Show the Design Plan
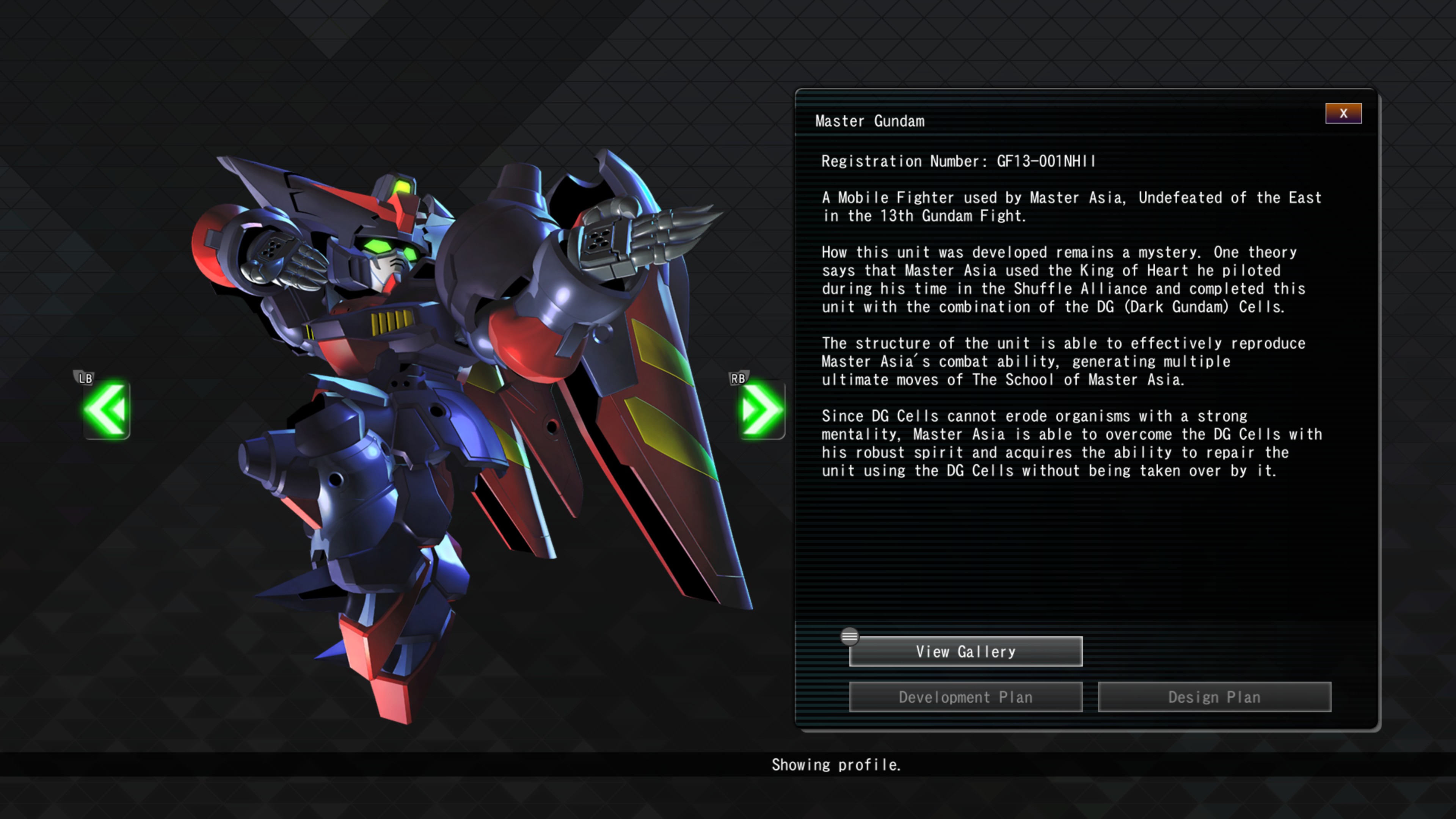The image size is (1456, 819). point(1214,697)
